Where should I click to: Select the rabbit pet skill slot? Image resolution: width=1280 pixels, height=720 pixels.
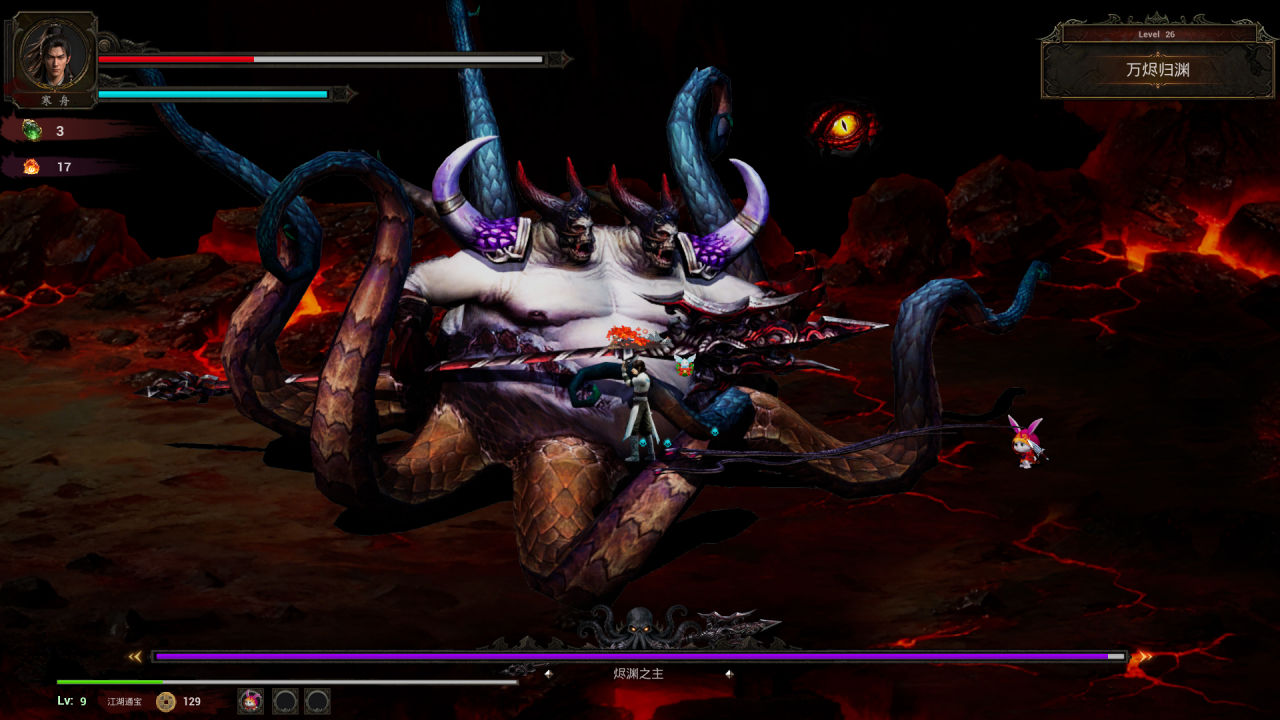click(x=250, y=701)
